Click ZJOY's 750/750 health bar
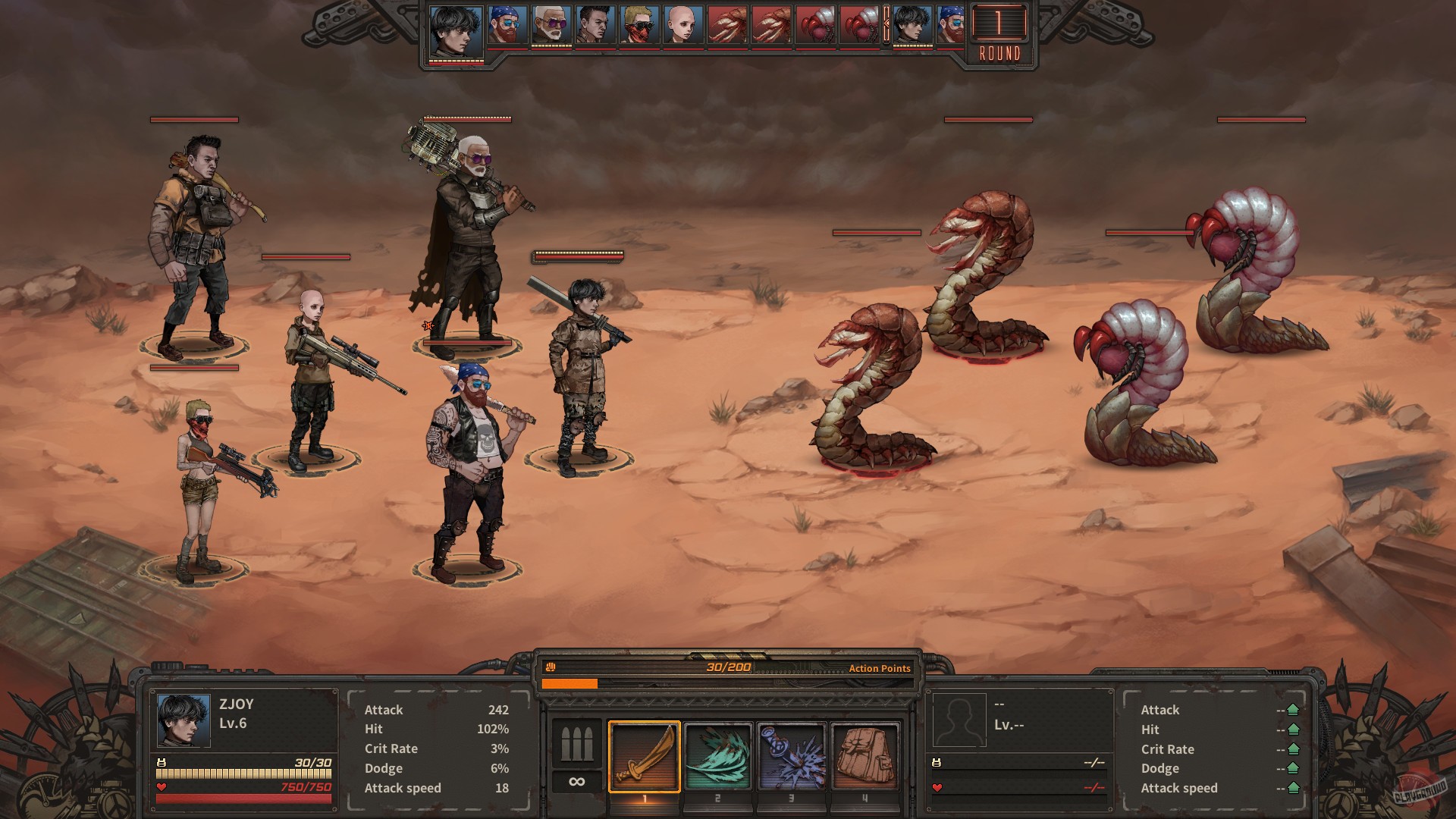The image size is (1456, 819). tap(244, 797)
